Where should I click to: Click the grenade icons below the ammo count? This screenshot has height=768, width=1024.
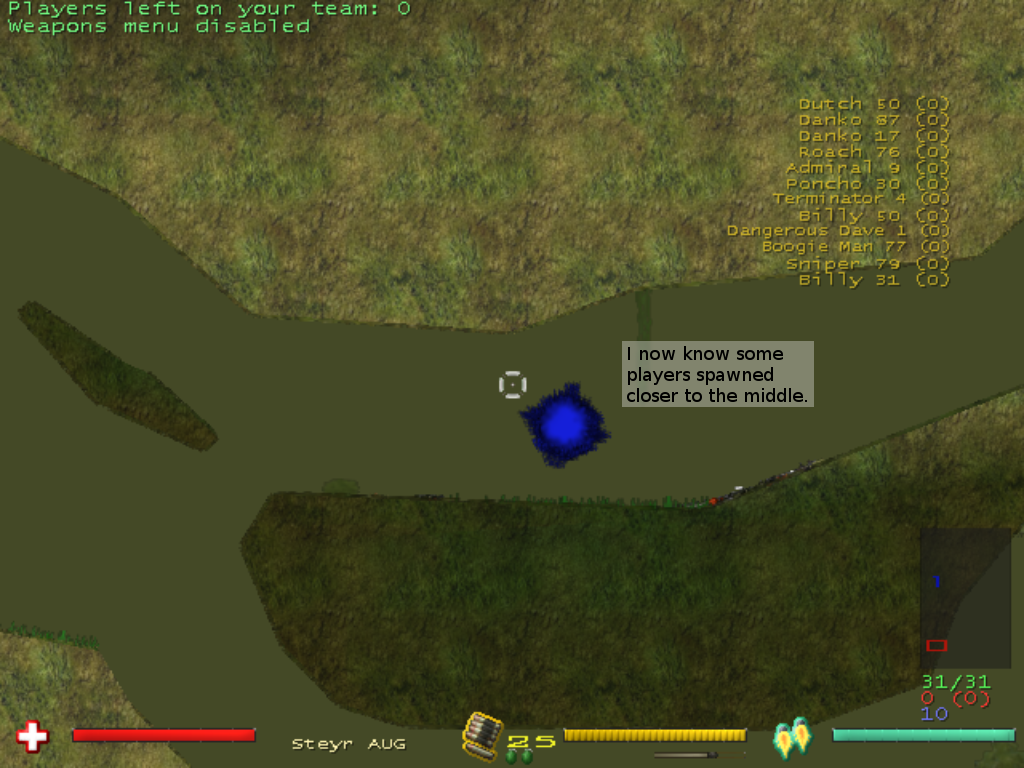click(x=519, y=757)
